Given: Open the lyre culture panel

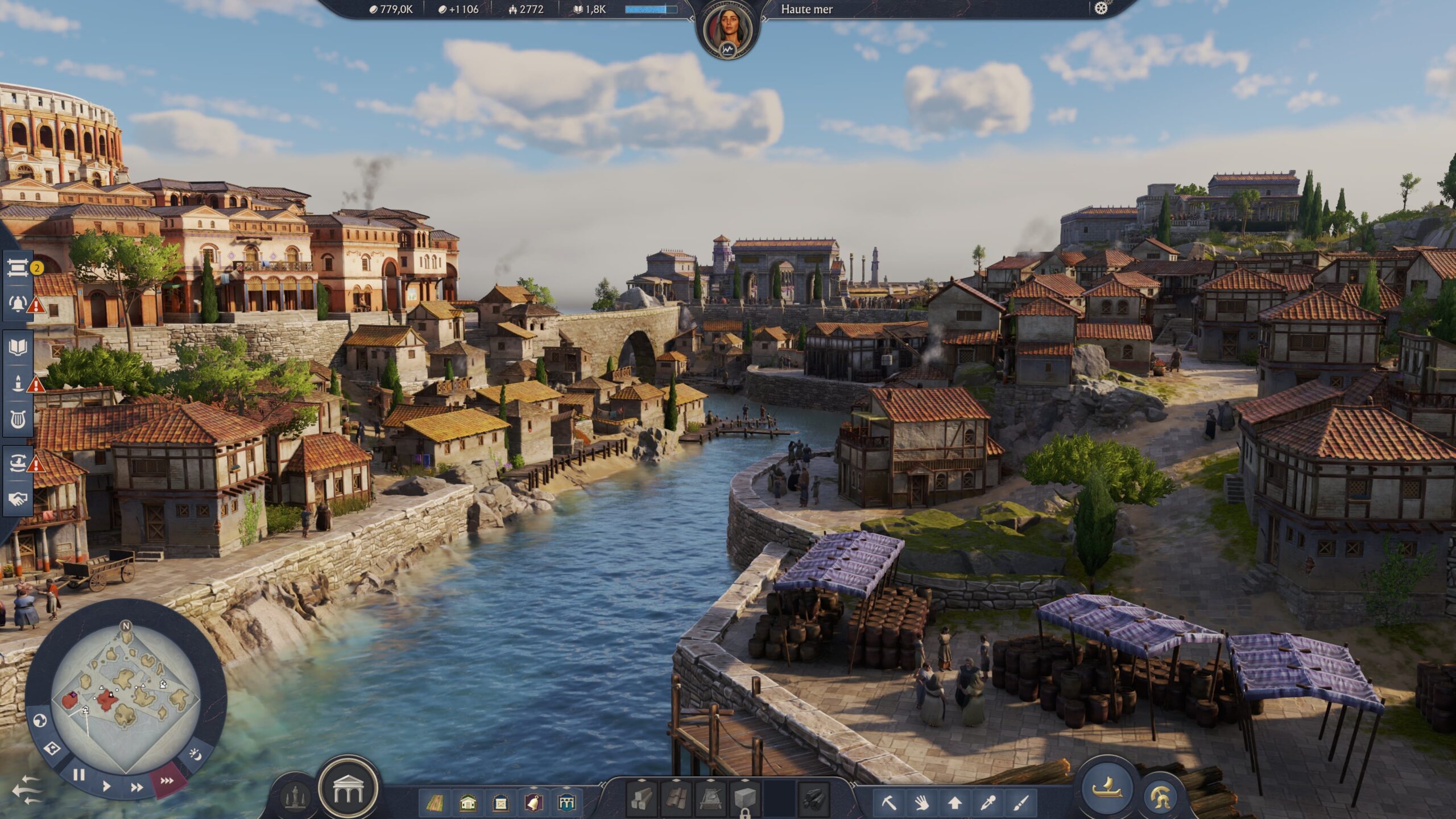Looking at the screenshot, I should [x=18, y=420].
